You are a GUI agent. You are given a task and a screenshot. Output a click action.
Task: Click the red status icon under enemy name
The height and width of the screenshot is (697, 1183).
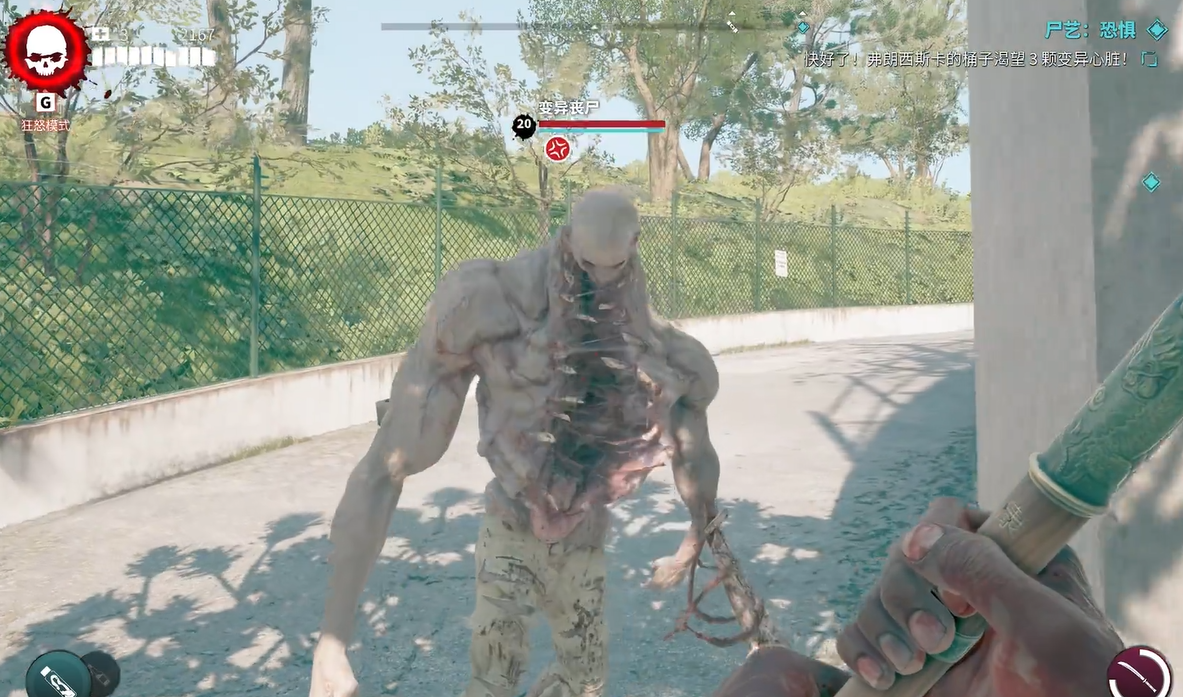[558, 149]
